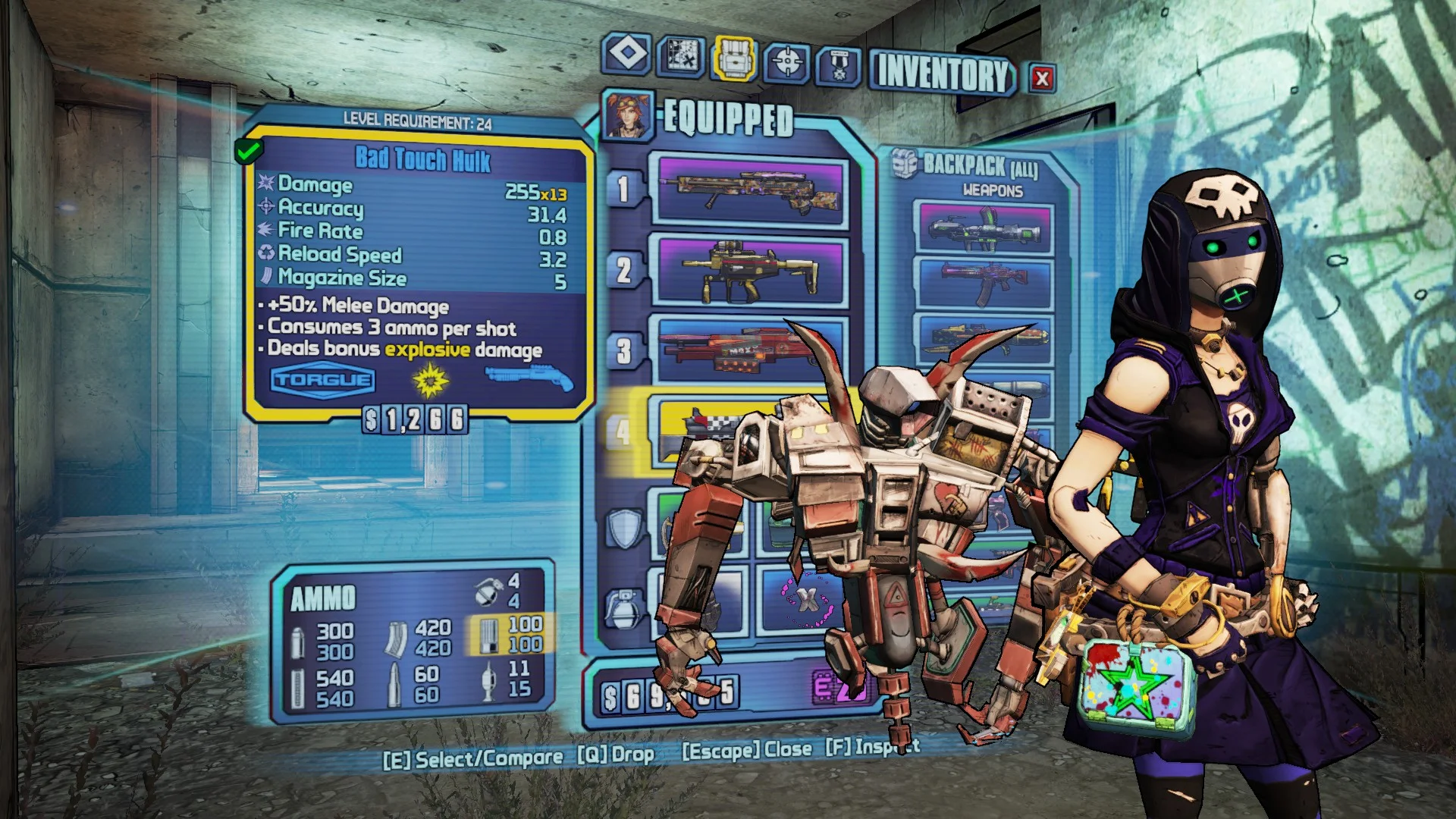Click the equipped shield slot icon
This screenshot has width=1456, height=819.
pyautogui.click(x=623, y=527)
